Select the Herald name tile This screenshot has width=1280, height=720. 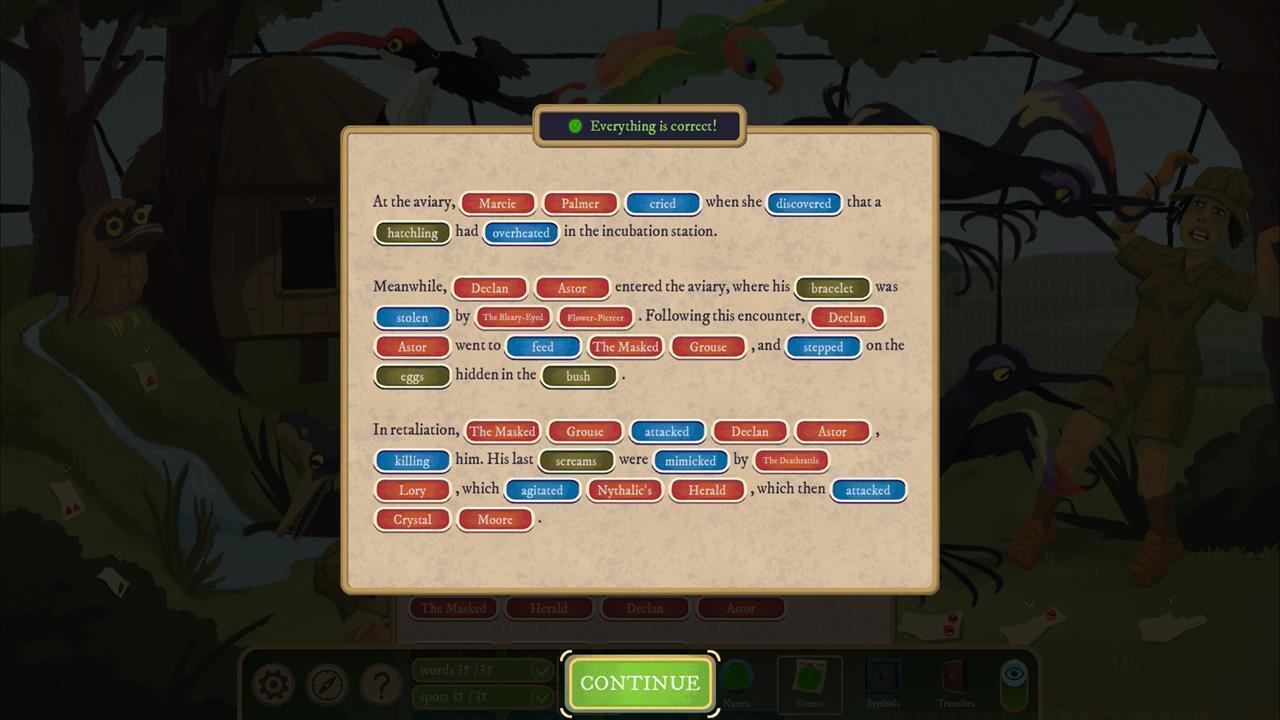pyautogui.click(x=707, y=490)
